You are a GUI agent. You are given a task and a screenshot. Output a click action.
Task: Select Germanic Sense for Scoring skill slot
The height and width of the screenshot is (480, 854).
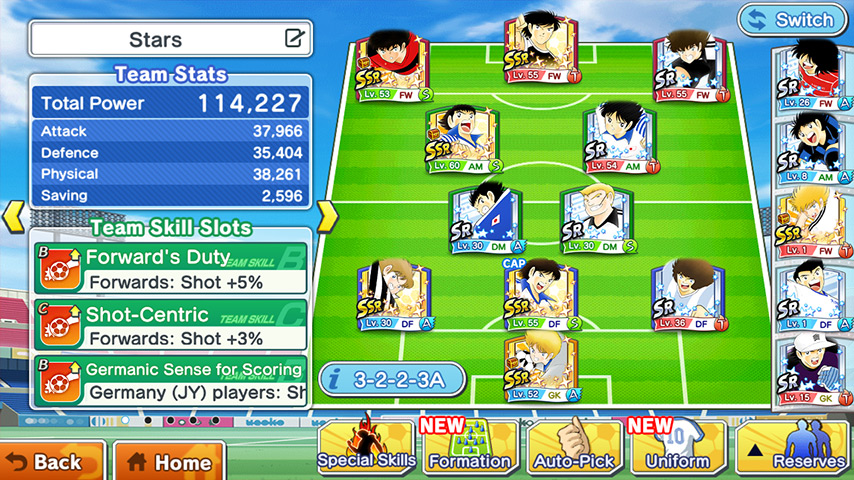[170, 381]
